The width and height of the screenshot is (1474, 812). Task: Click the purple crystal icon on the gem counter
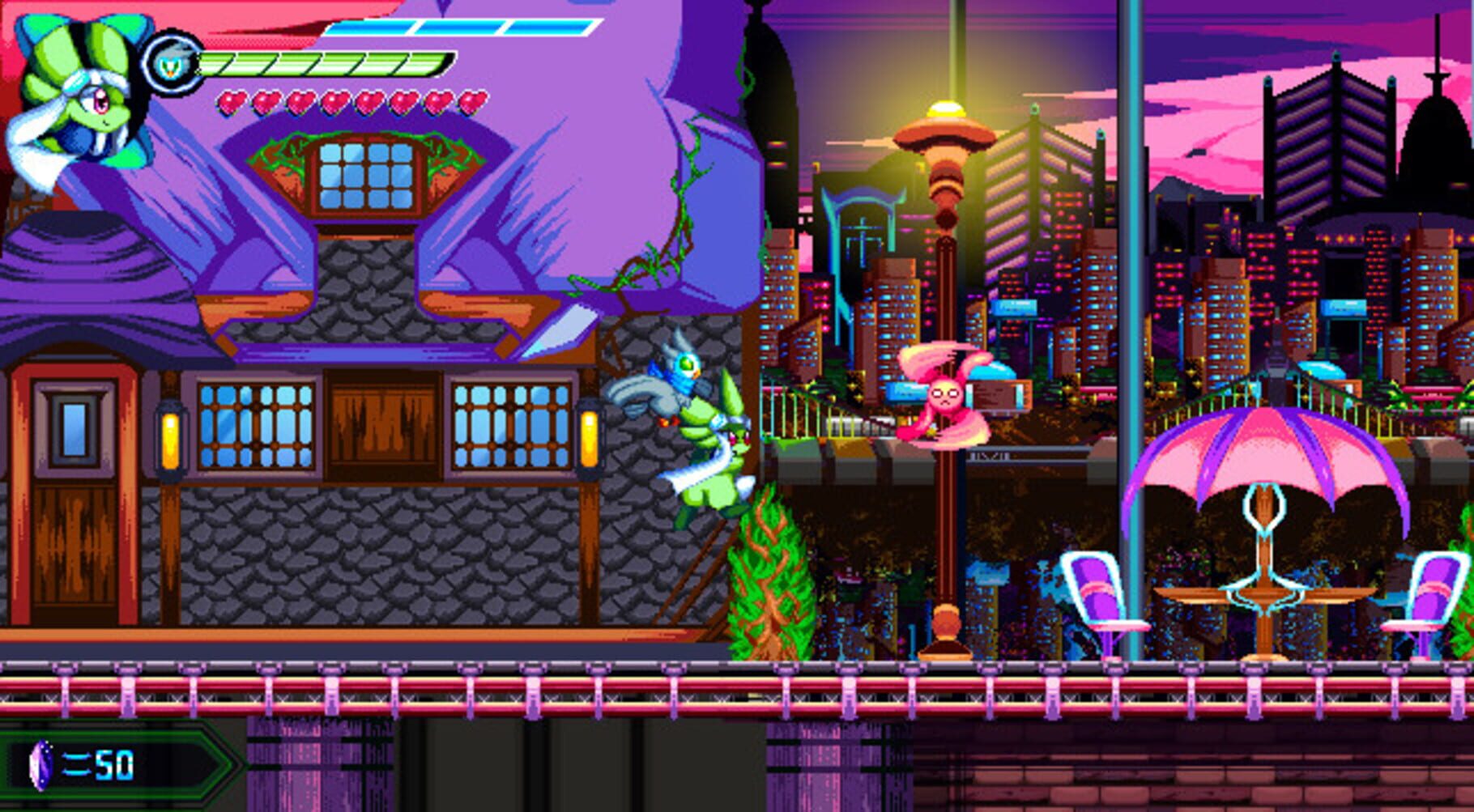(41, 765)
